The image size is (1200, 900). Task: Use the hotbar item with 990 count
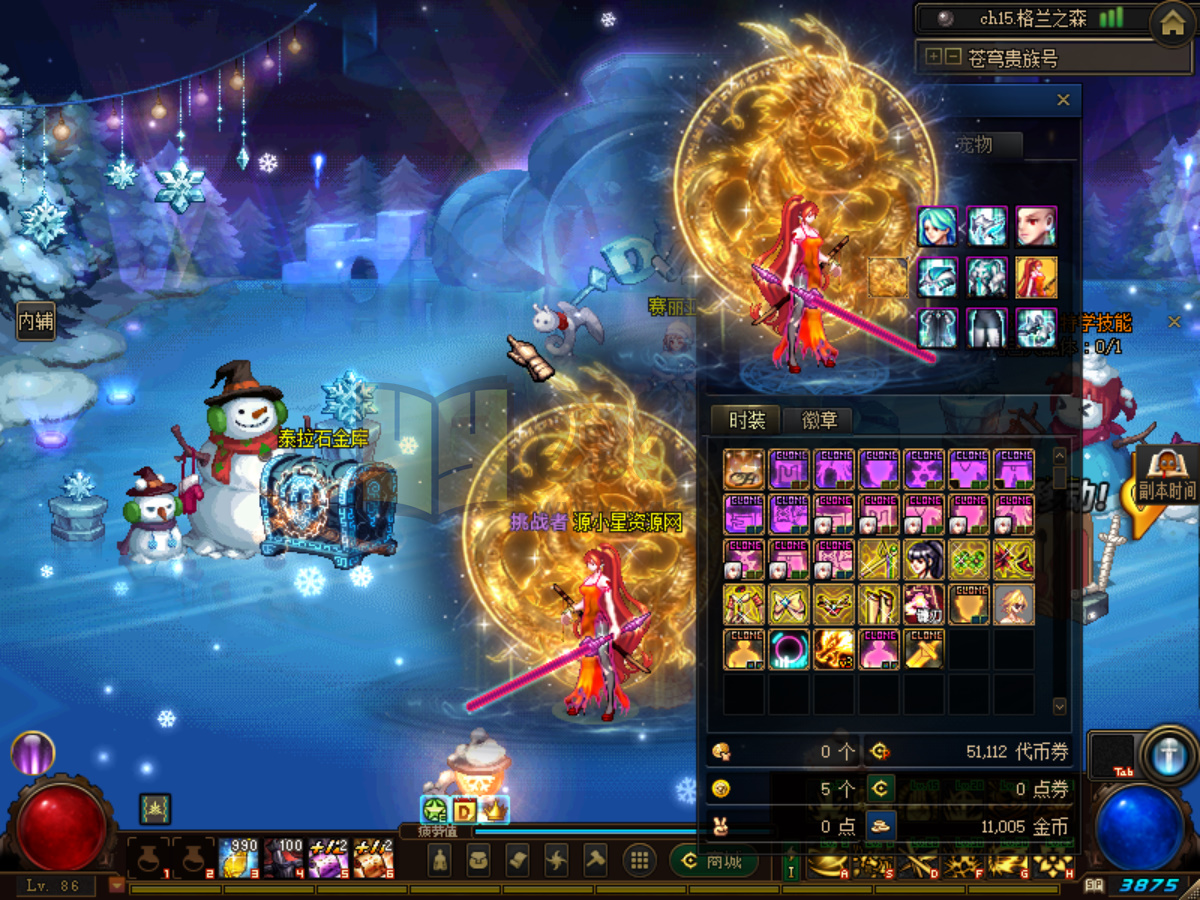pos(239,859)
